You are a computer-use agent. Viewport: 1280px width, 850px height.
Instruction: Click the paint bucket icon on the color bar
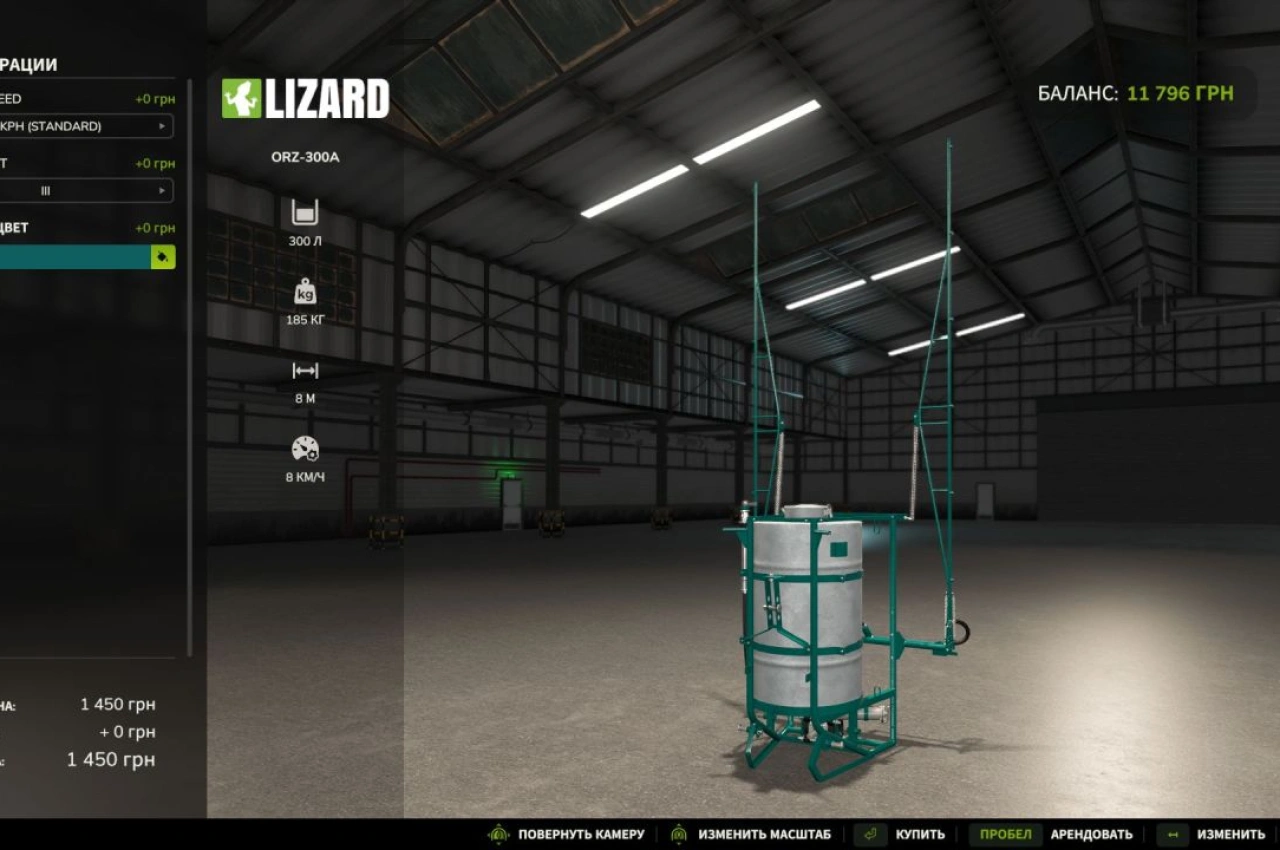(162, 257)
